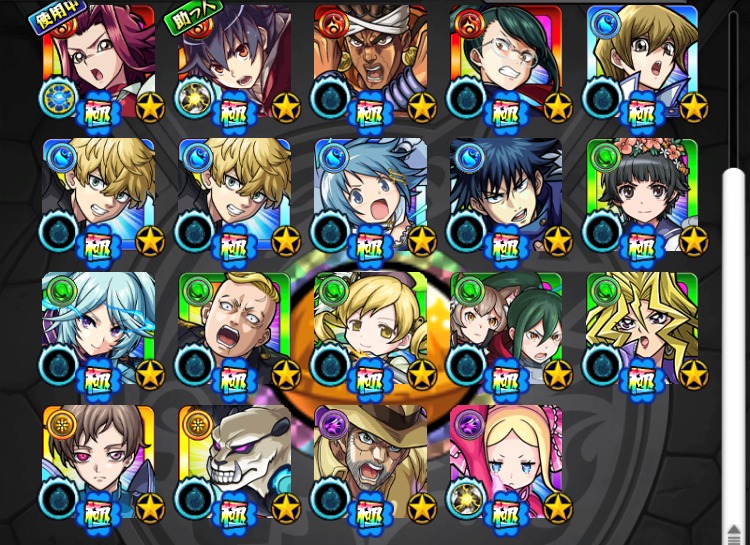Image resolution: width=750 pixels, height=545 pixels.
Task: Select the red-haired woman marked 使用中
Action: point(100,62)
